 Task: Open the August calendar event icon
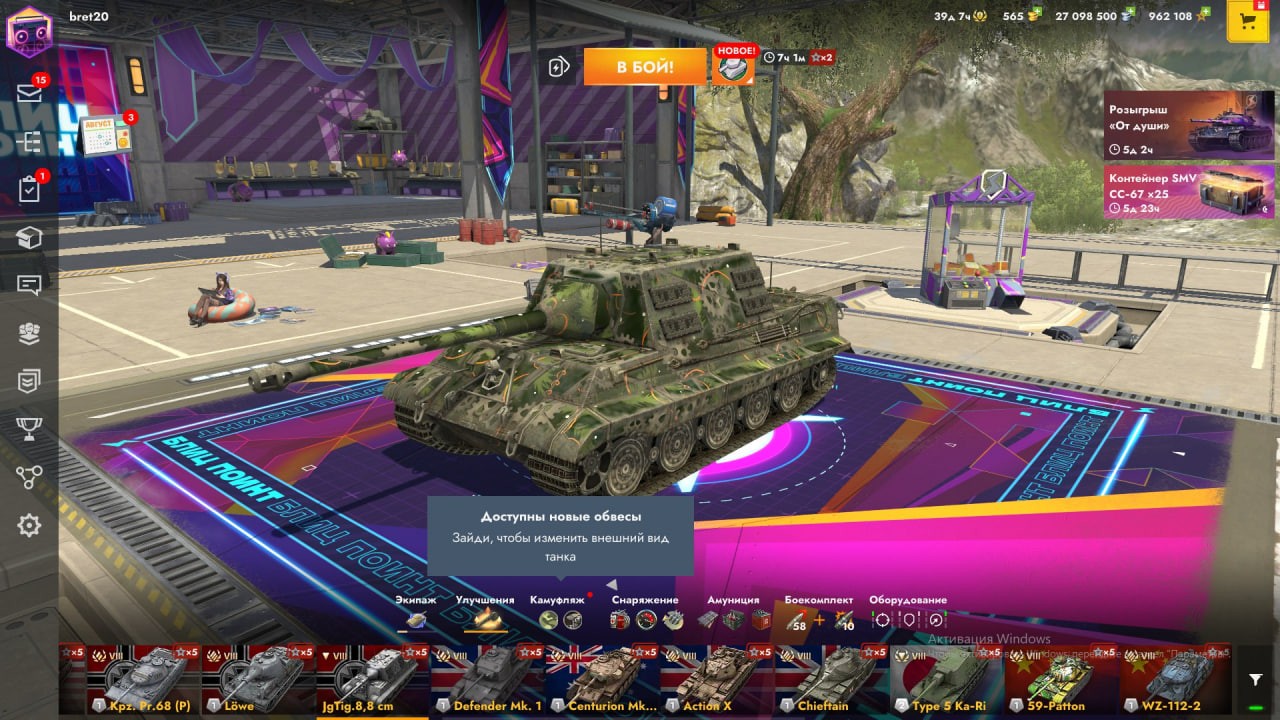point(105,136)
